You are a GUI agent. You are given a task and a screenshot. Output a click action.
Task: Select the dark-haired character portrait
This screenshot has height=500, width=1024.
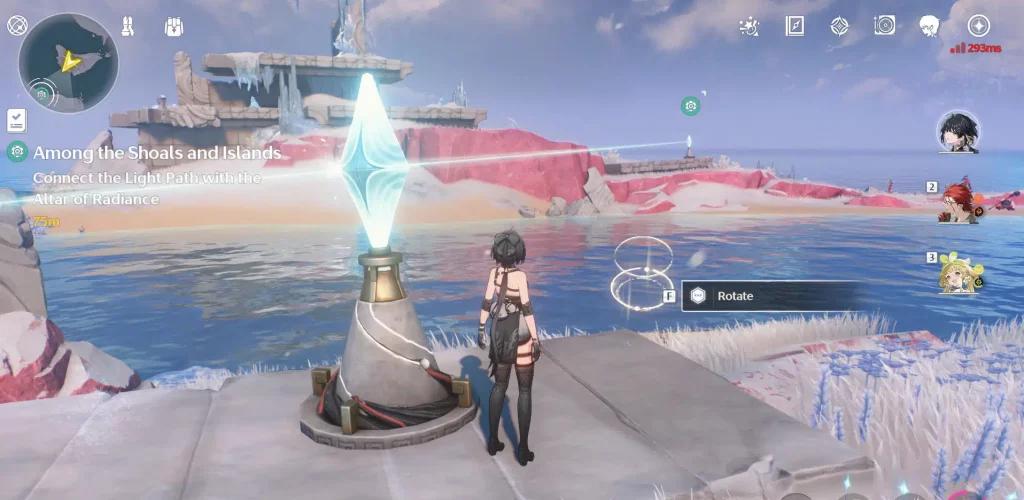pos(957,132)
